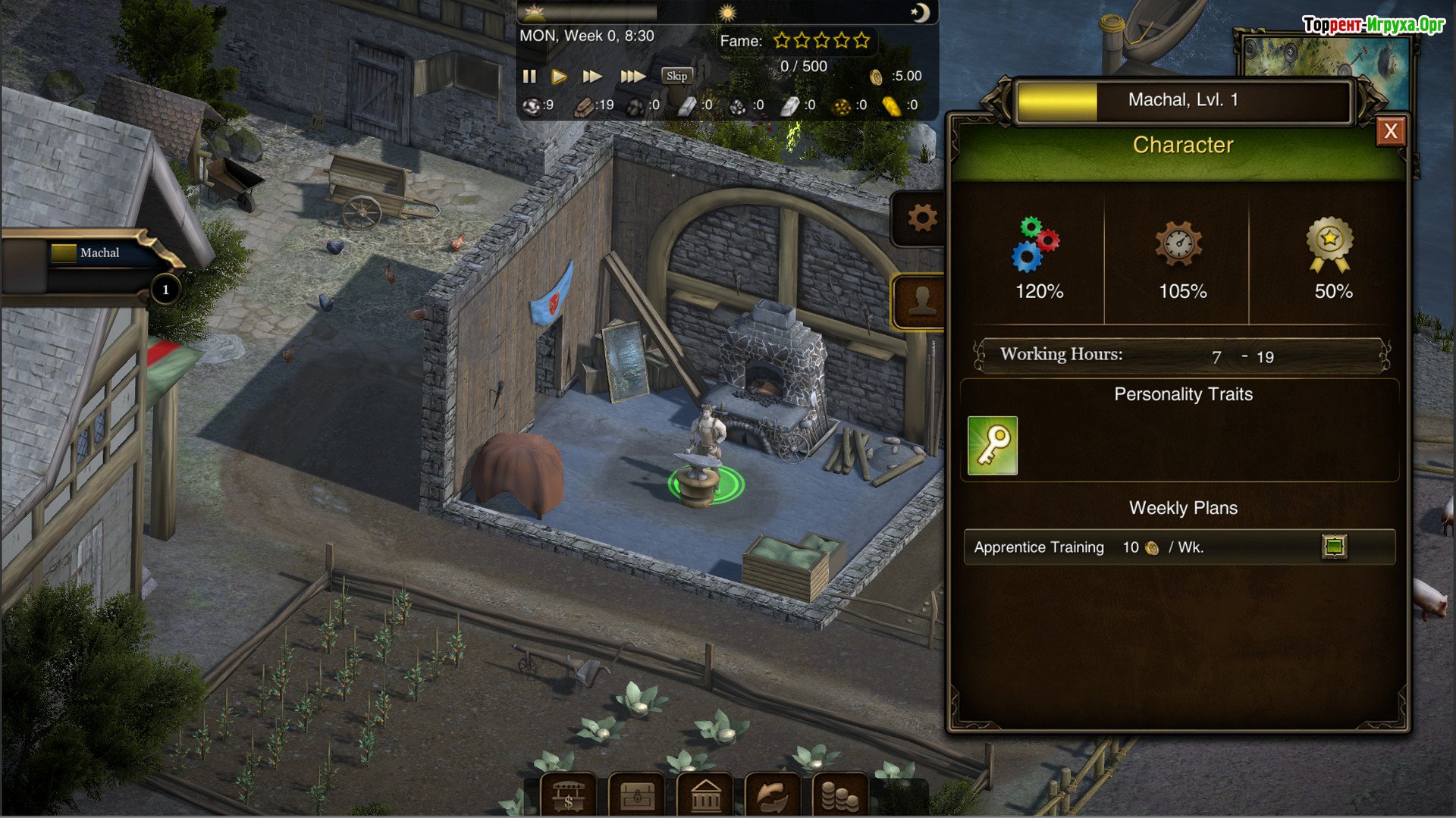Close the Character panel with the X
This screenshot has width=1456, height=818.
point(1390,131)
